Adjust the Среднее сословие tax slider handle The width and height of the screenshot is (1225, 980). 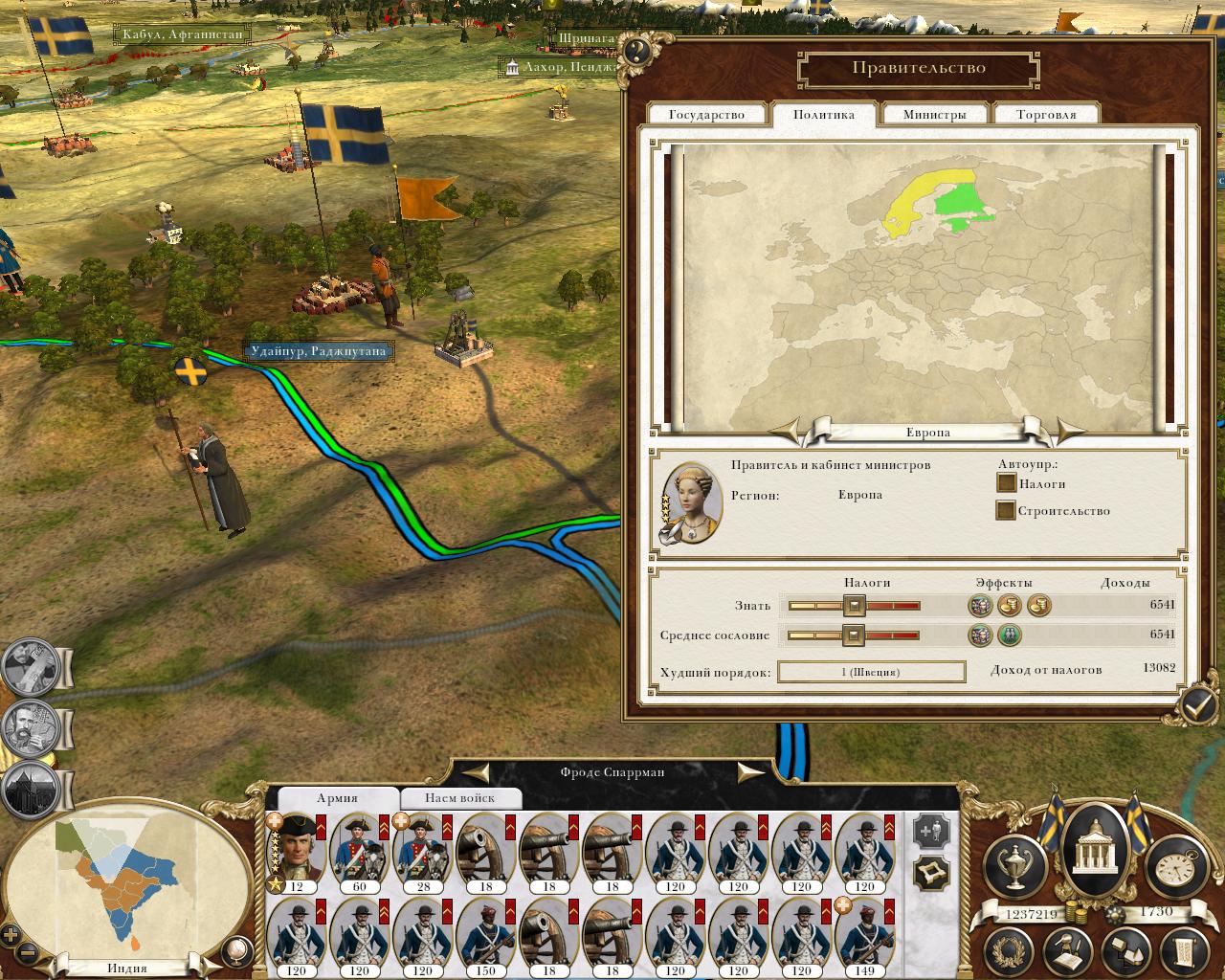click(x=853, y=635)
